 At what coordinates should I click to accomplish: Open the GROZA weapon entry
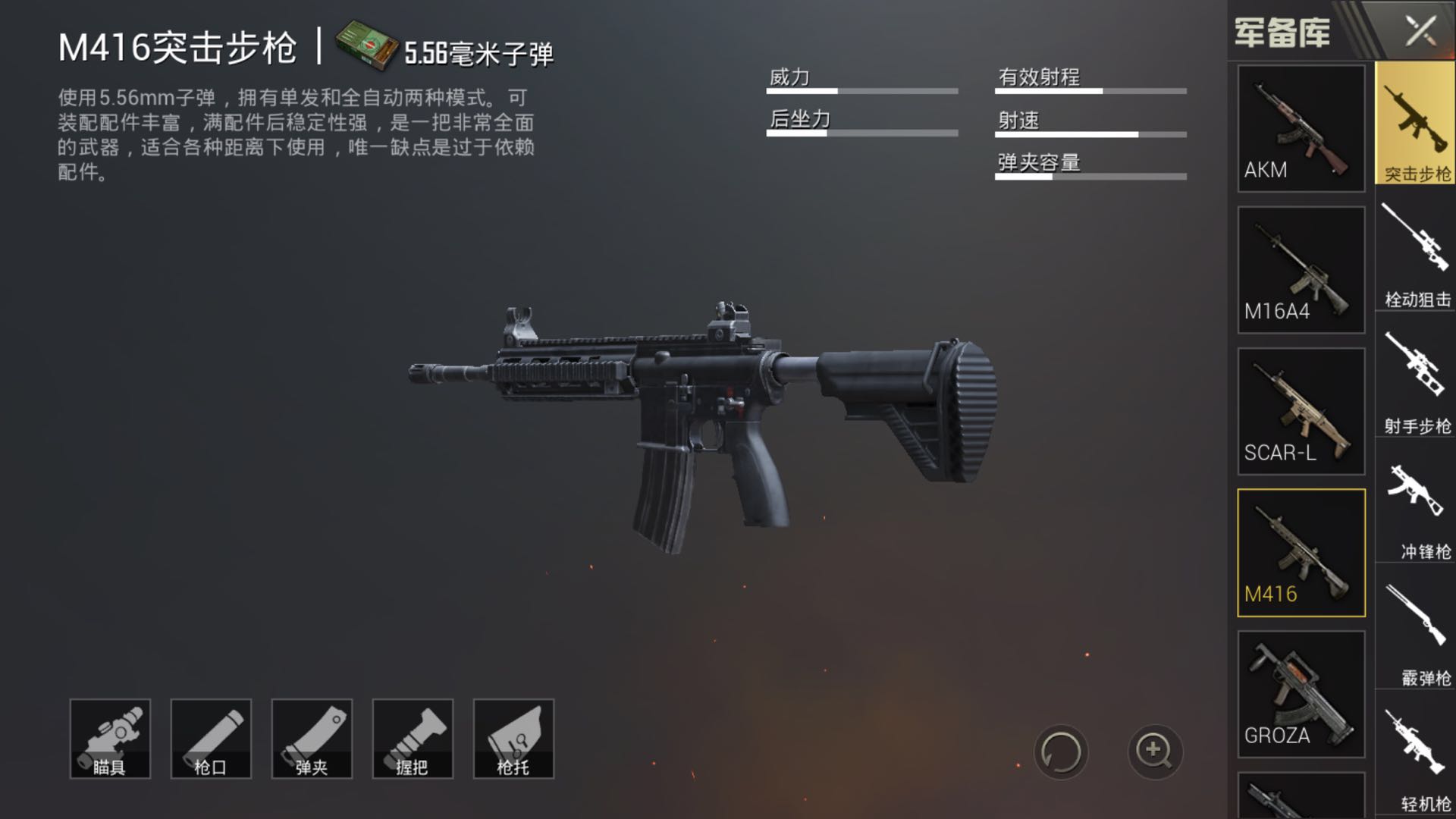(x=1300, y=694)
